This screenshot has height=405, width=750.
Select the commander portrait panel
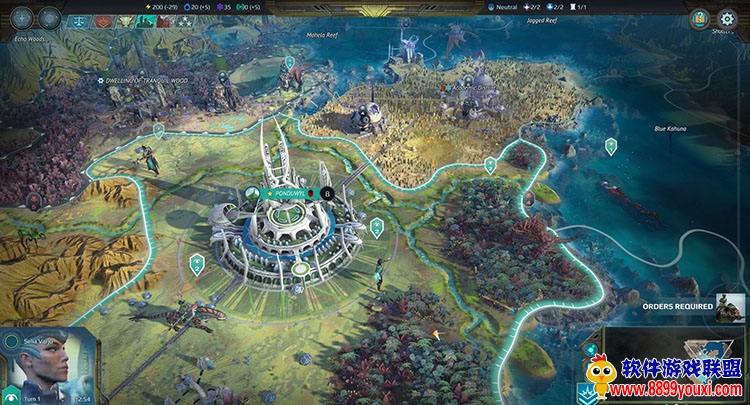48,364
